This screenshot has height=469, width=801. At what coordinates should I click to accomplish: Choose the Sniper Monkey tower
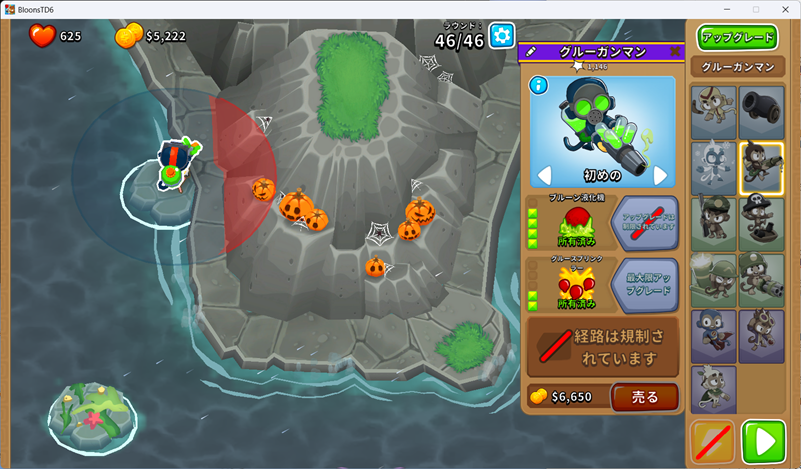(x=713, y=224)
